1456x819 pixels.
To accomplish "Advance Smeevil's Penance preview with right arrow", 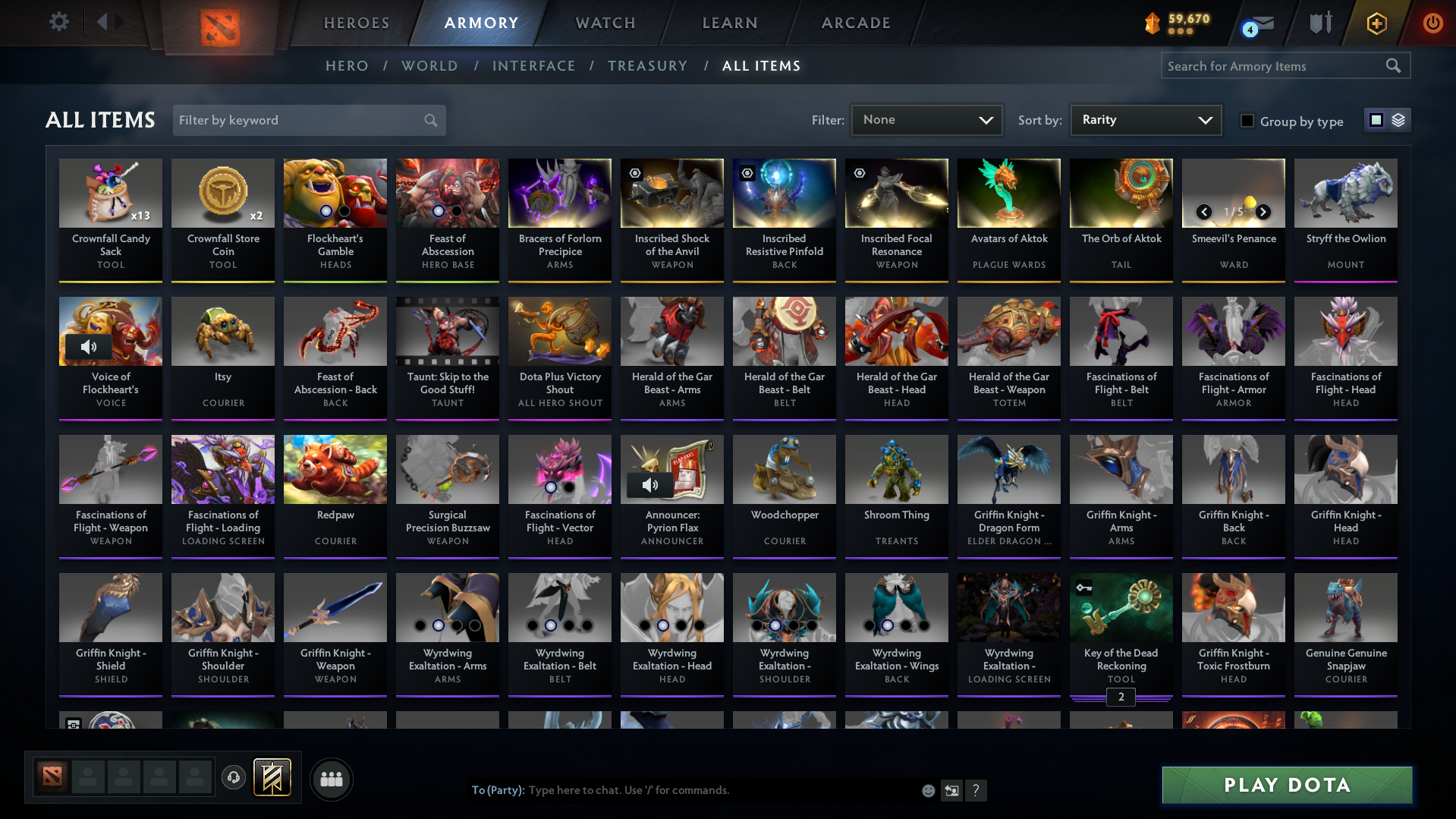I will click(1263, 213).
